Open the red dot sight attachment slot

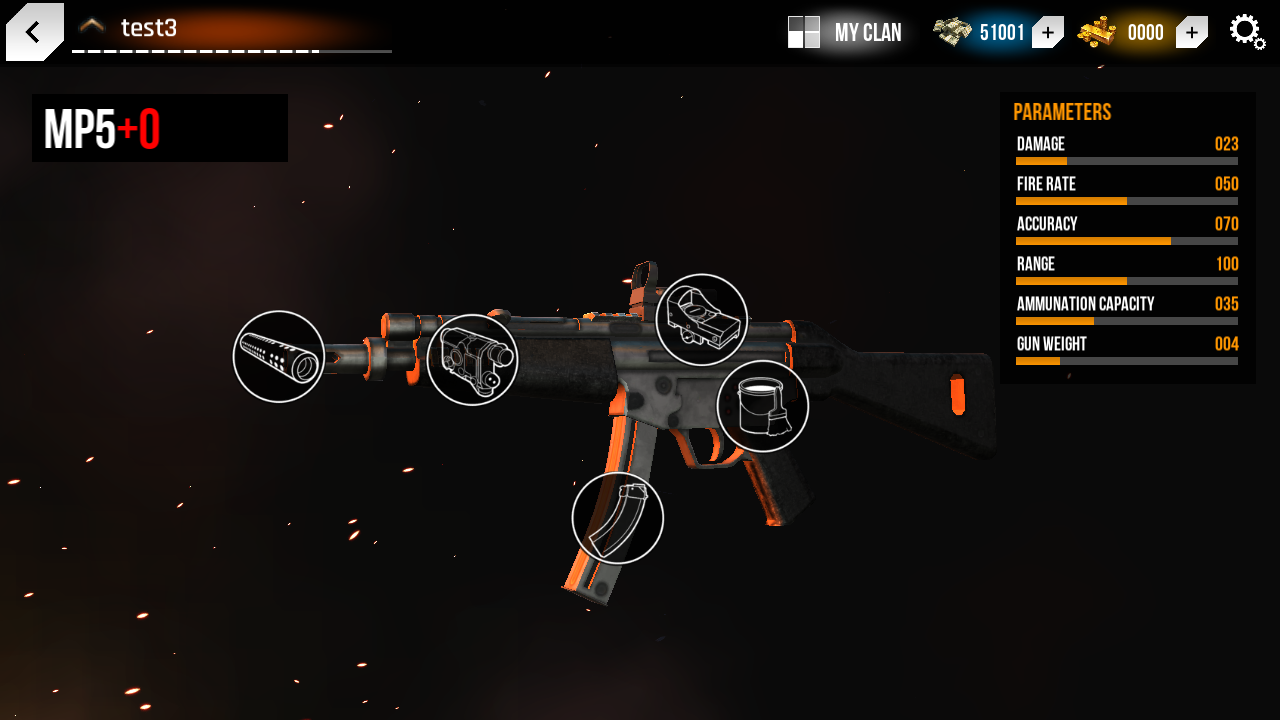(701, 317)
